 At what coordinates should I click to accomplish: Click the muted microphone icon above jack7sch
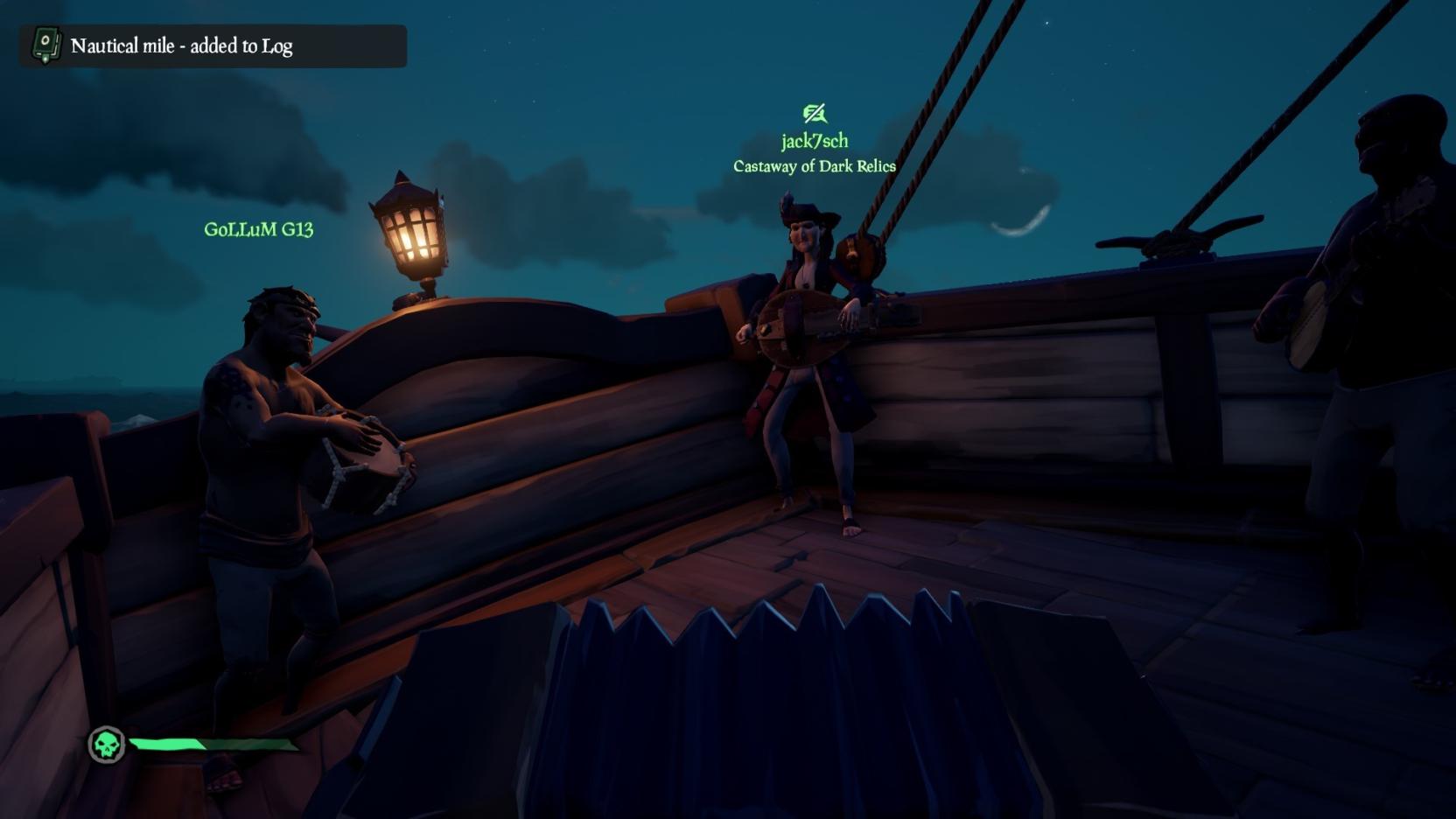814,114
